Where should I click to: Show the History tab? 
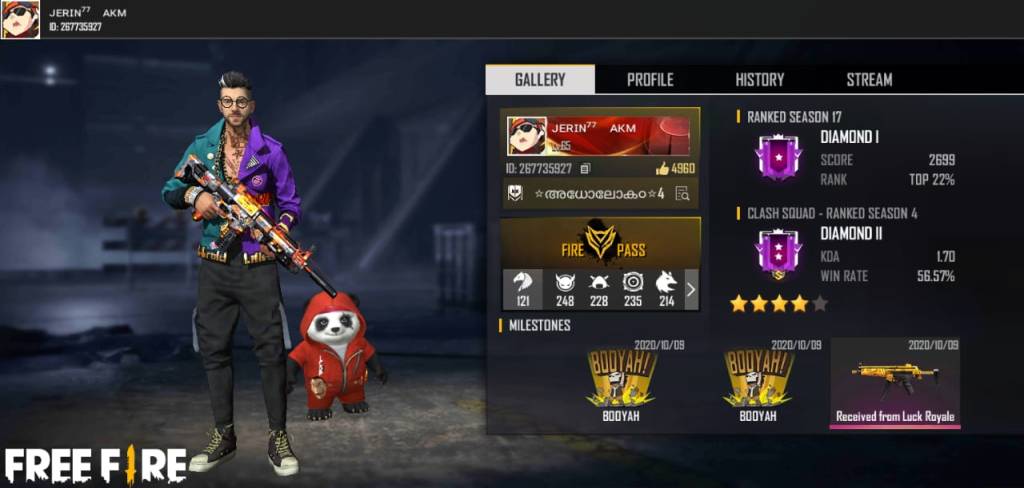(760, 80)
